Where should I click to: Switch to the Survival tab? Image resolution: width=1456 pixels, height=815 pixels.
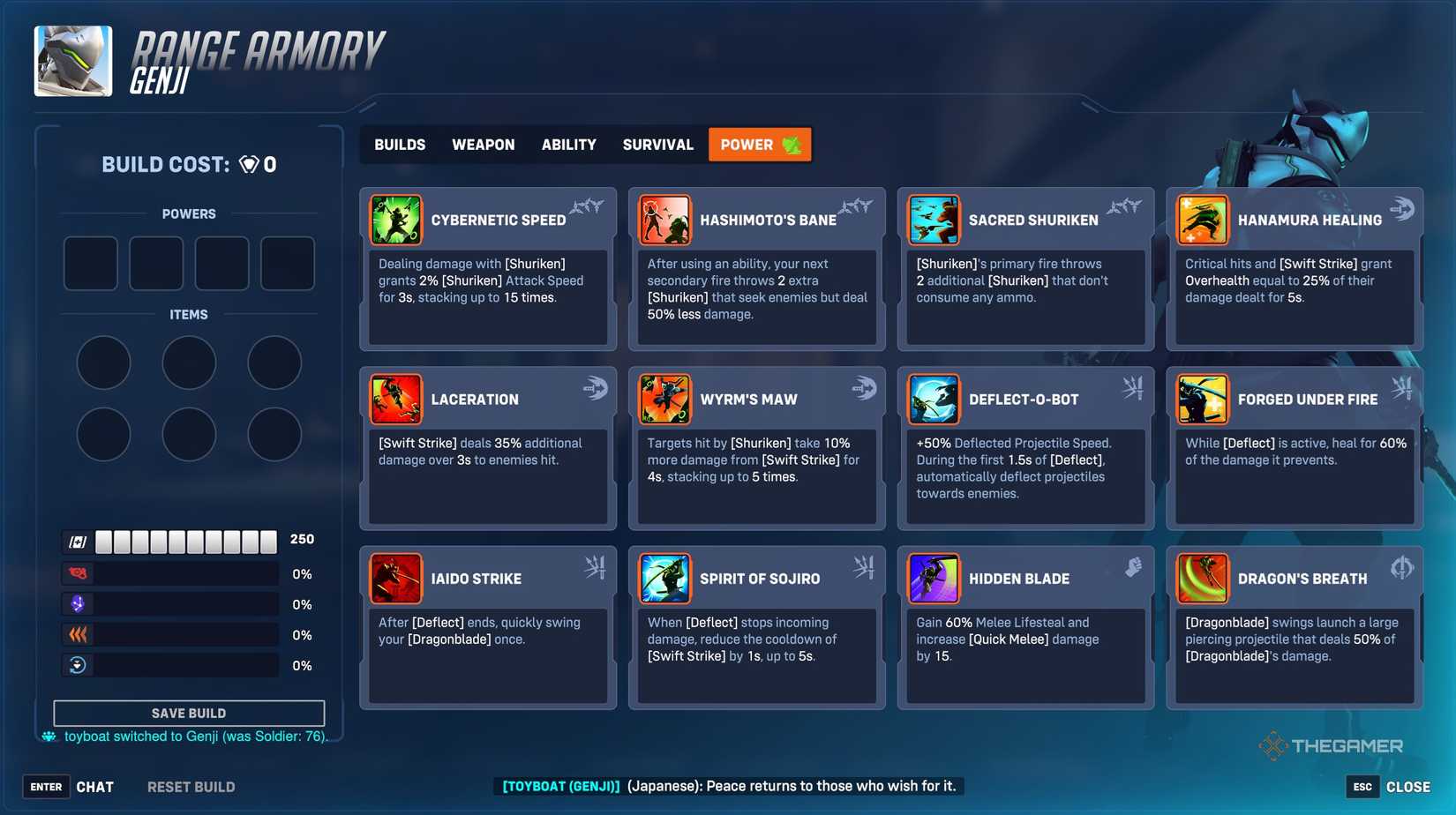(x=657, y=144)
